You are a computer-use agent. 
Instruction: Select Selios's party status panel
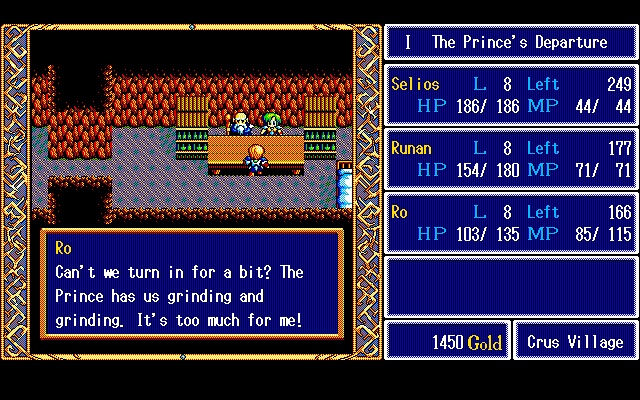(x=511, y=94)
